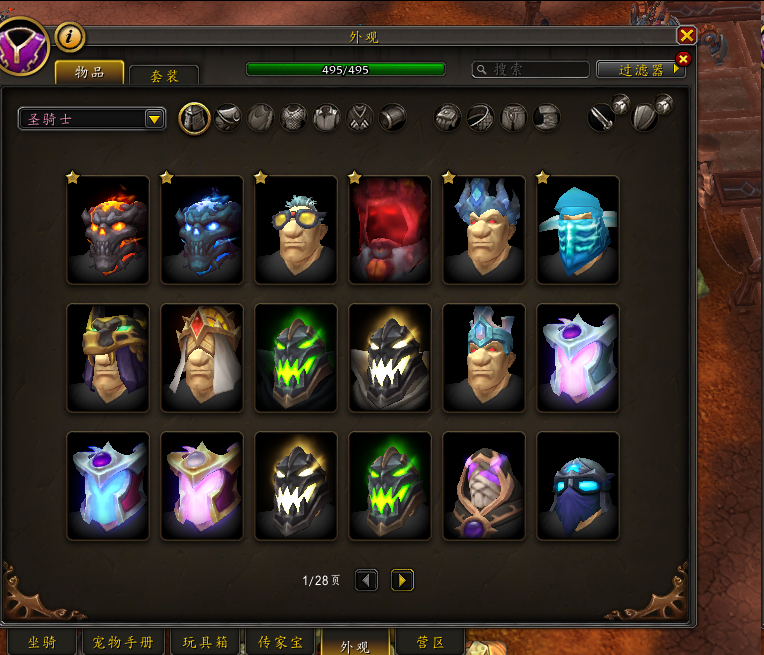Screen dimensions: 764x655
Task: Choose the gloves slot icon
Action: (448, 118)
